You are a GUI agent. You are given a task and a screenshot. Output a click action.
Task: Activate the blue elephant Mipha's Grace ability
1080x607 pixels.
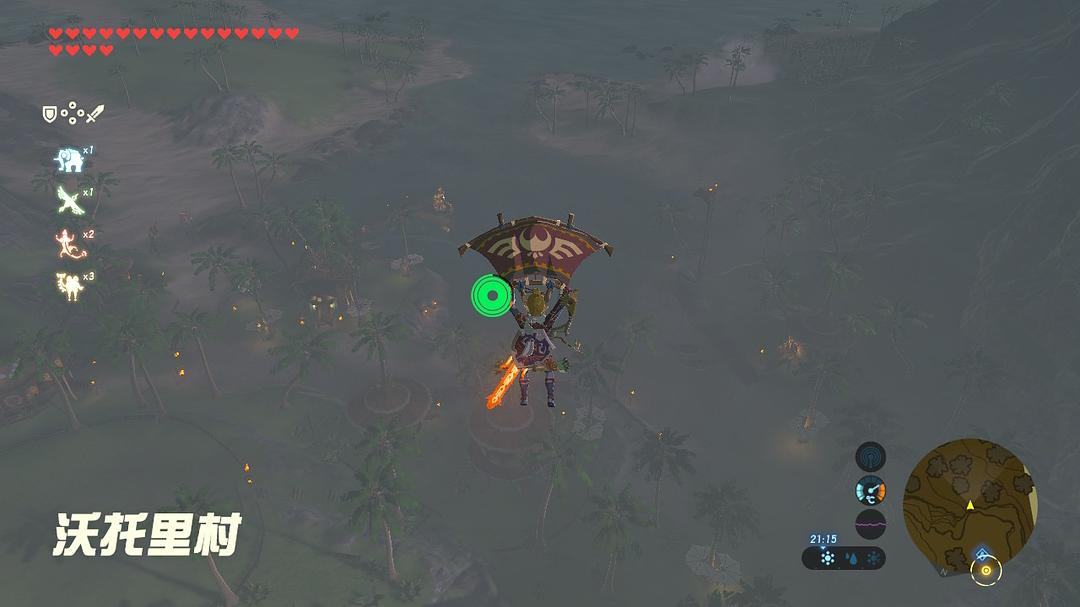68,159
